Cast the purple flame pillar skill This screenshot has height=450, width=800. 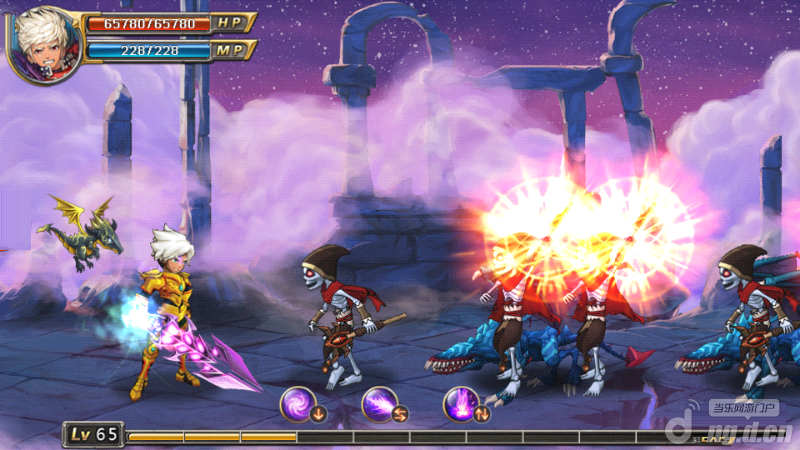coord(461,404)
